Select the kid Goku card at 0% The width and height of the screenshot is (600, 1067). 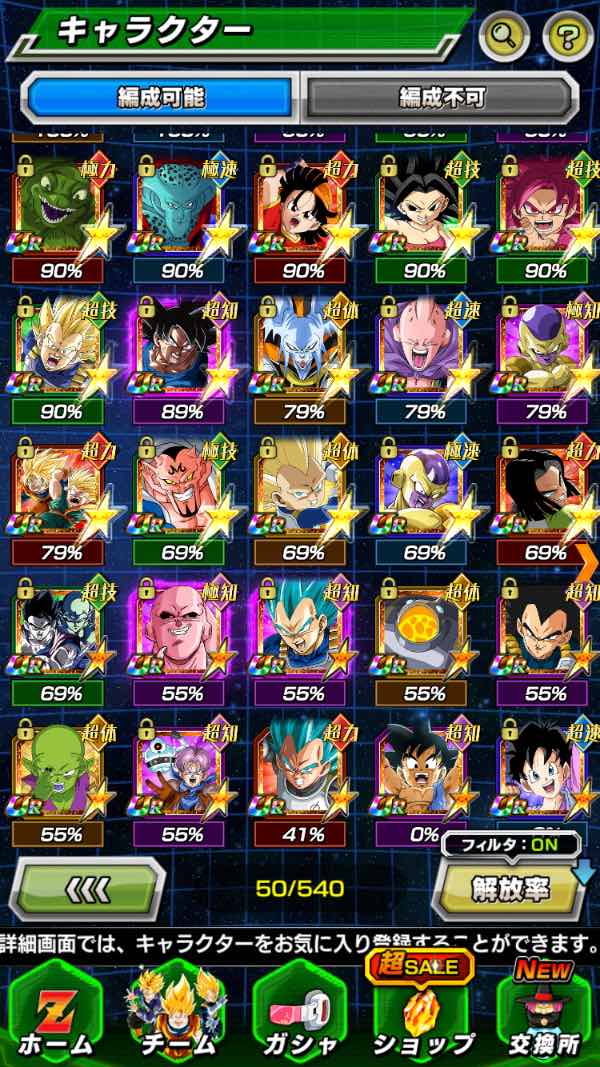click(424, 770)
